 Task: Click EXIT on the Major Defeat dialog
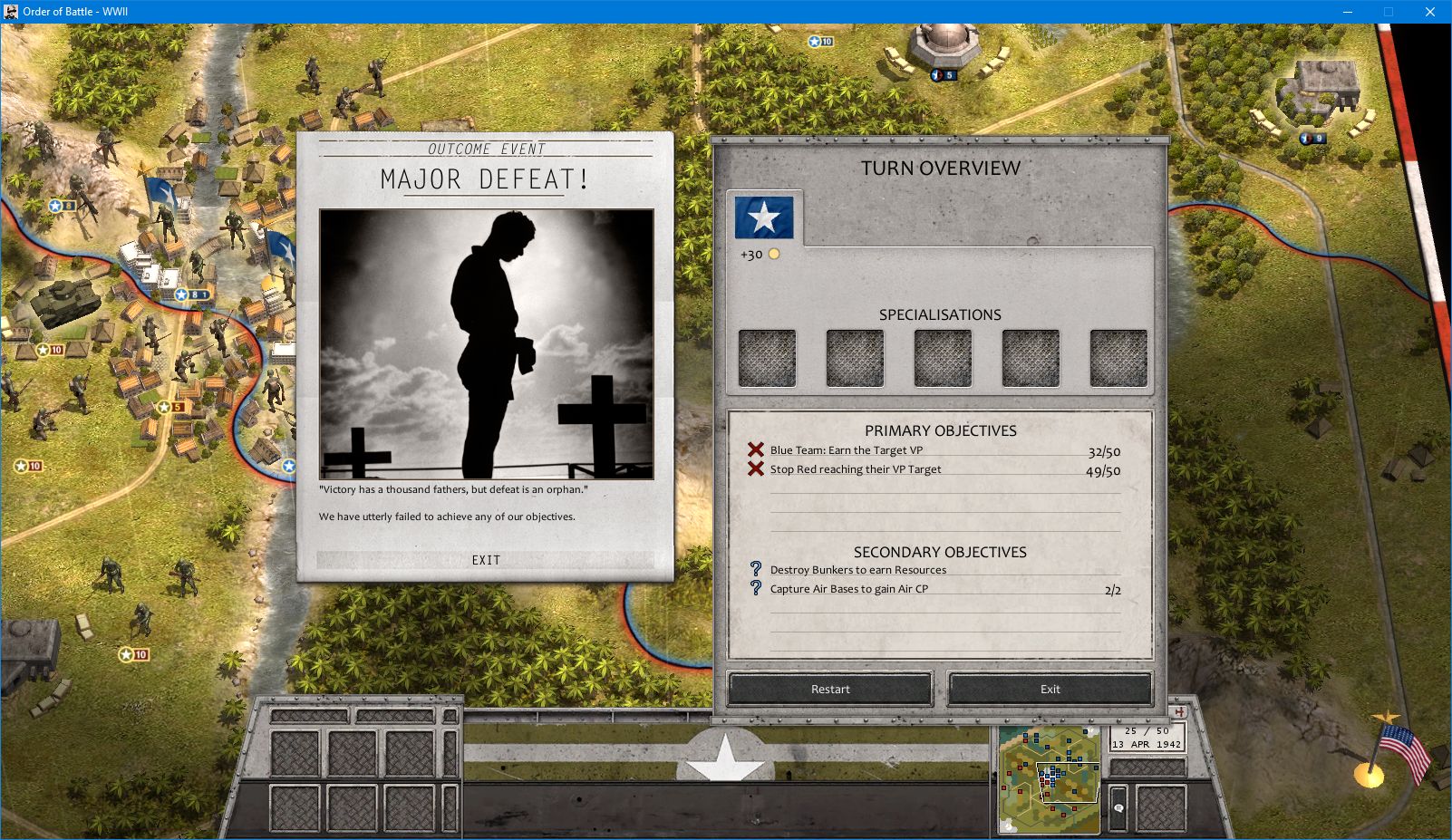[486, 559]
